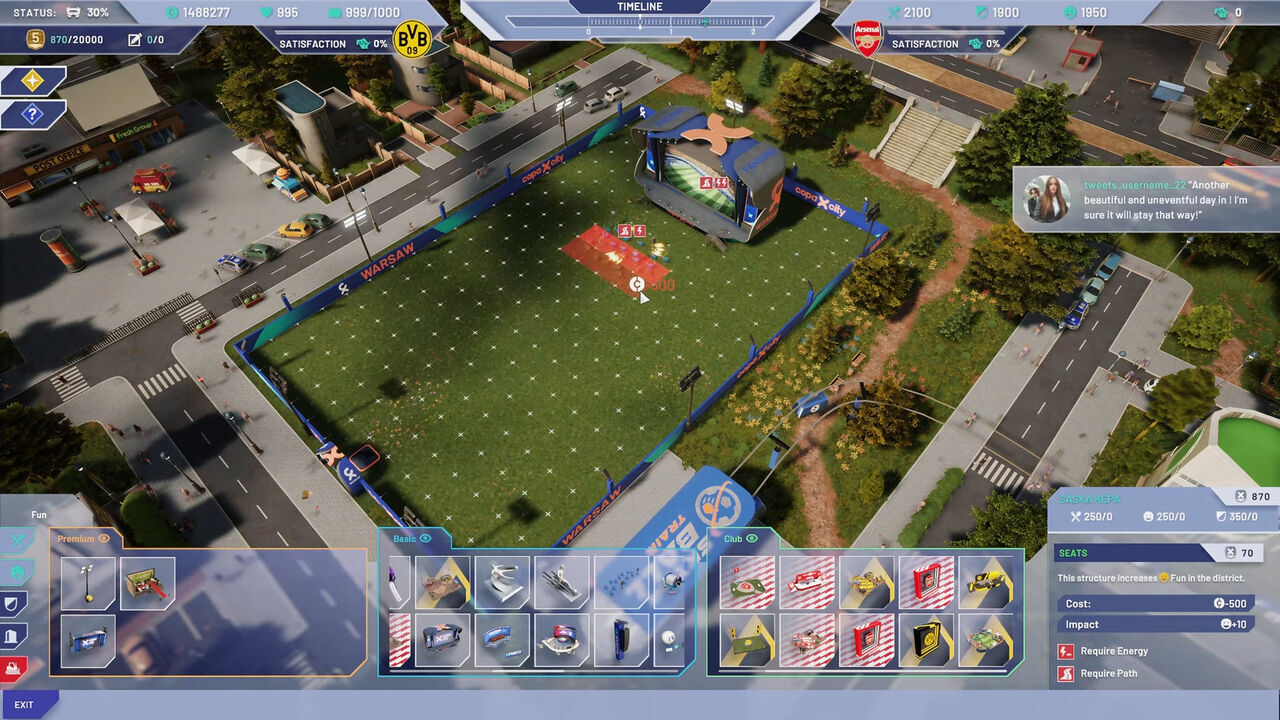Choose the premium item with red carpet

pyautogui.click(x=147, y=583)
